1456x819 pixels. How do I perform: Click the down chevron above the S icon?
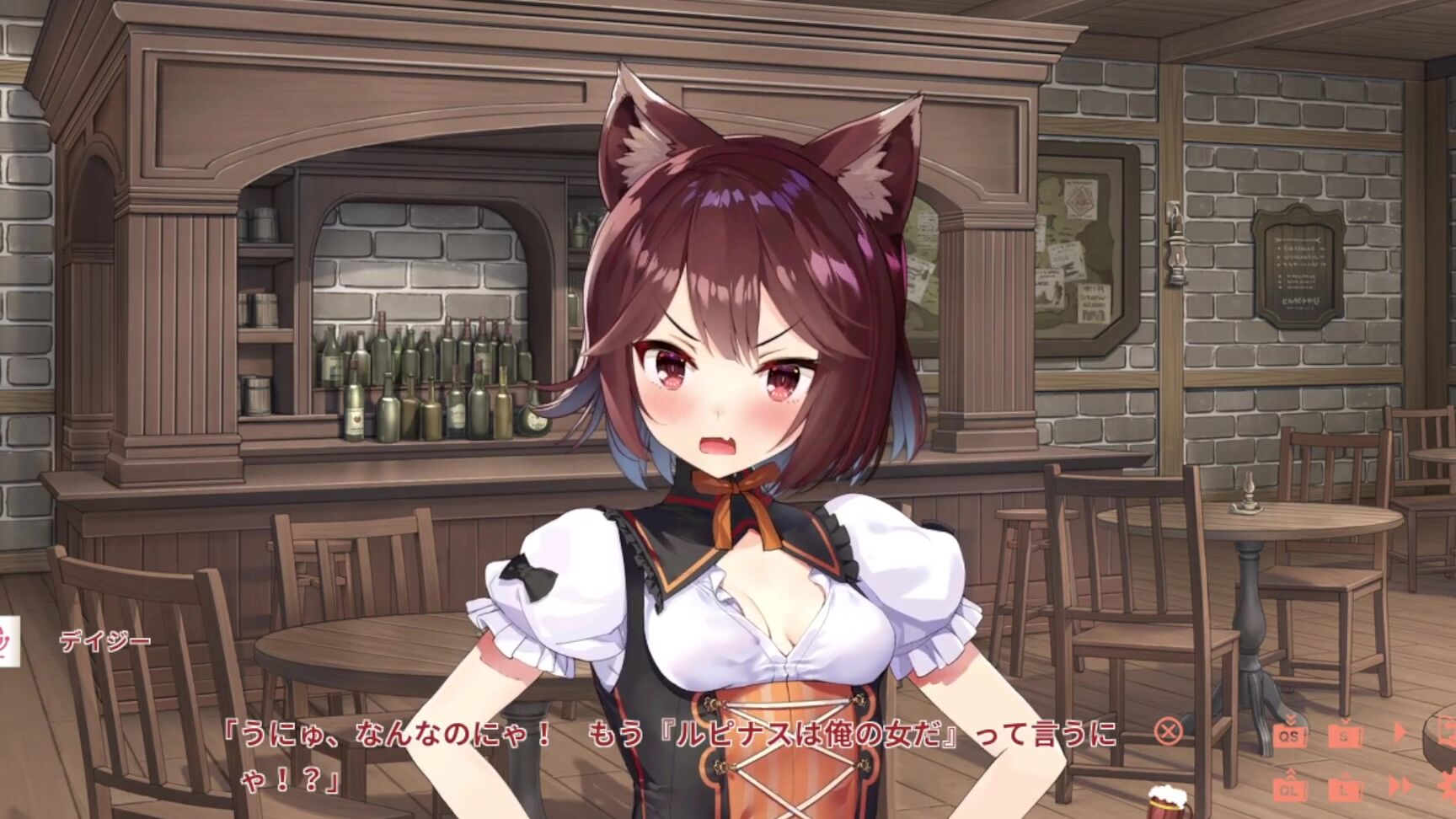tap(1346, 720)
